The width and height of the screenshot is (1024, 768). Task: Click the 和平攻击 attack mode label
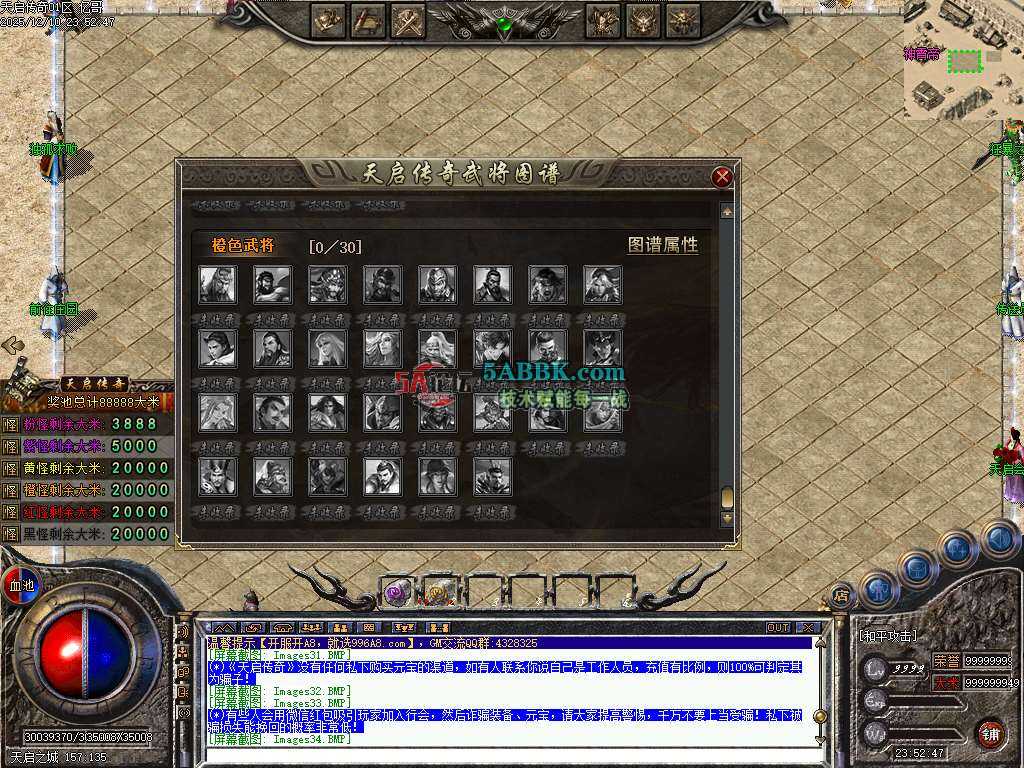point(889,636)
